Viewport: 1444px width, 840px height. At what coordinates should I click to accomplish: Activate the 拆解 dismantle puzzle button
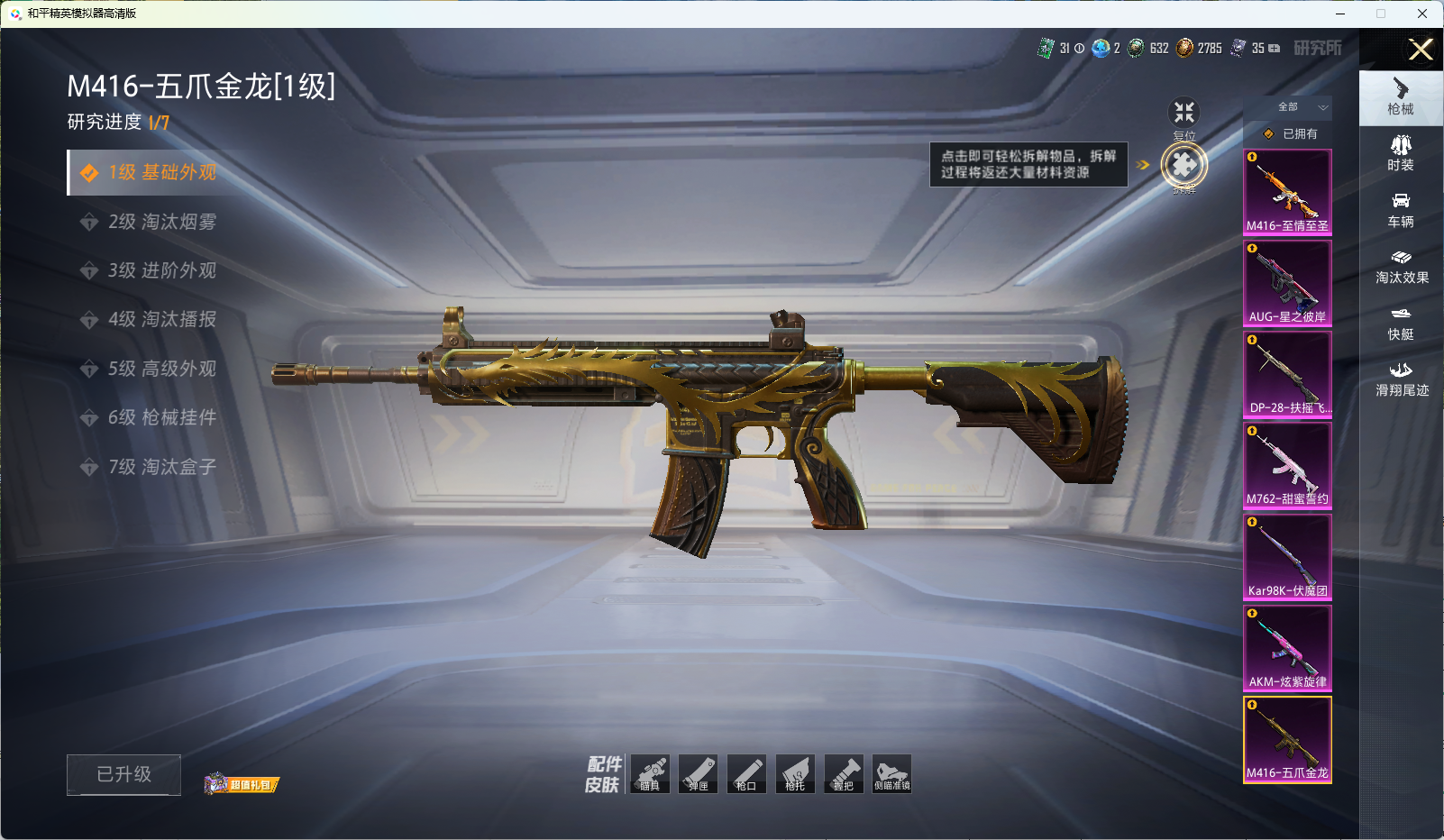(1184, 166)
